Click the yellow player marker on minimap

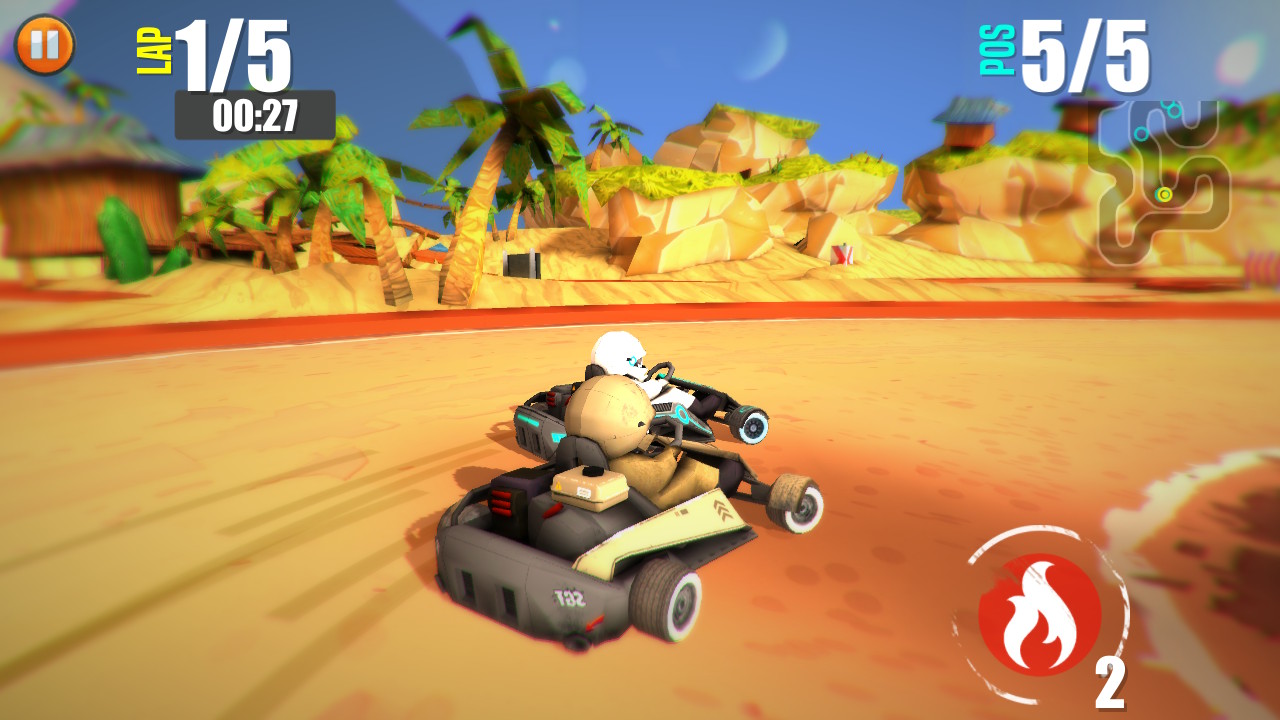[x=1164, y=194]
